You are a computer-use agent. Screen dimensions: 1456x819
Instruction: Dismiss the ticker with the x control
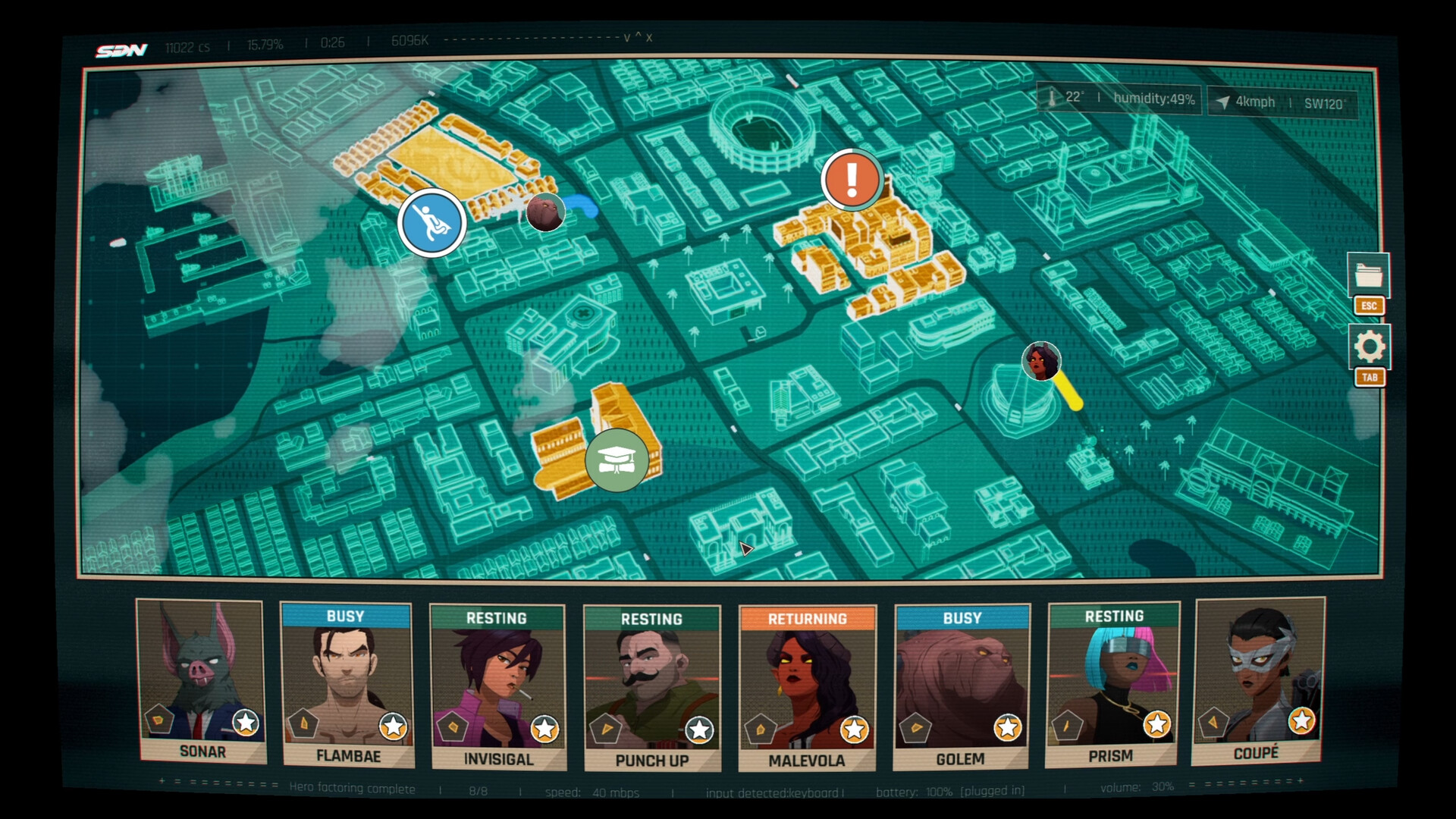point(649,36)
